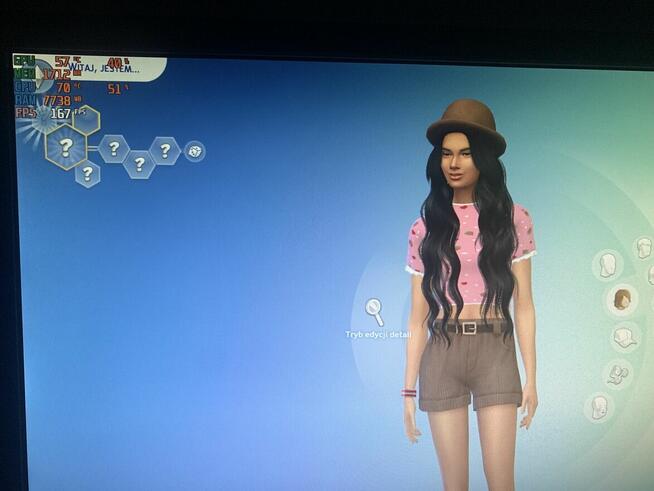654x491 pixels.
Task: Activate the Tryb edycji detali magnifier
Action: (374, 311)
